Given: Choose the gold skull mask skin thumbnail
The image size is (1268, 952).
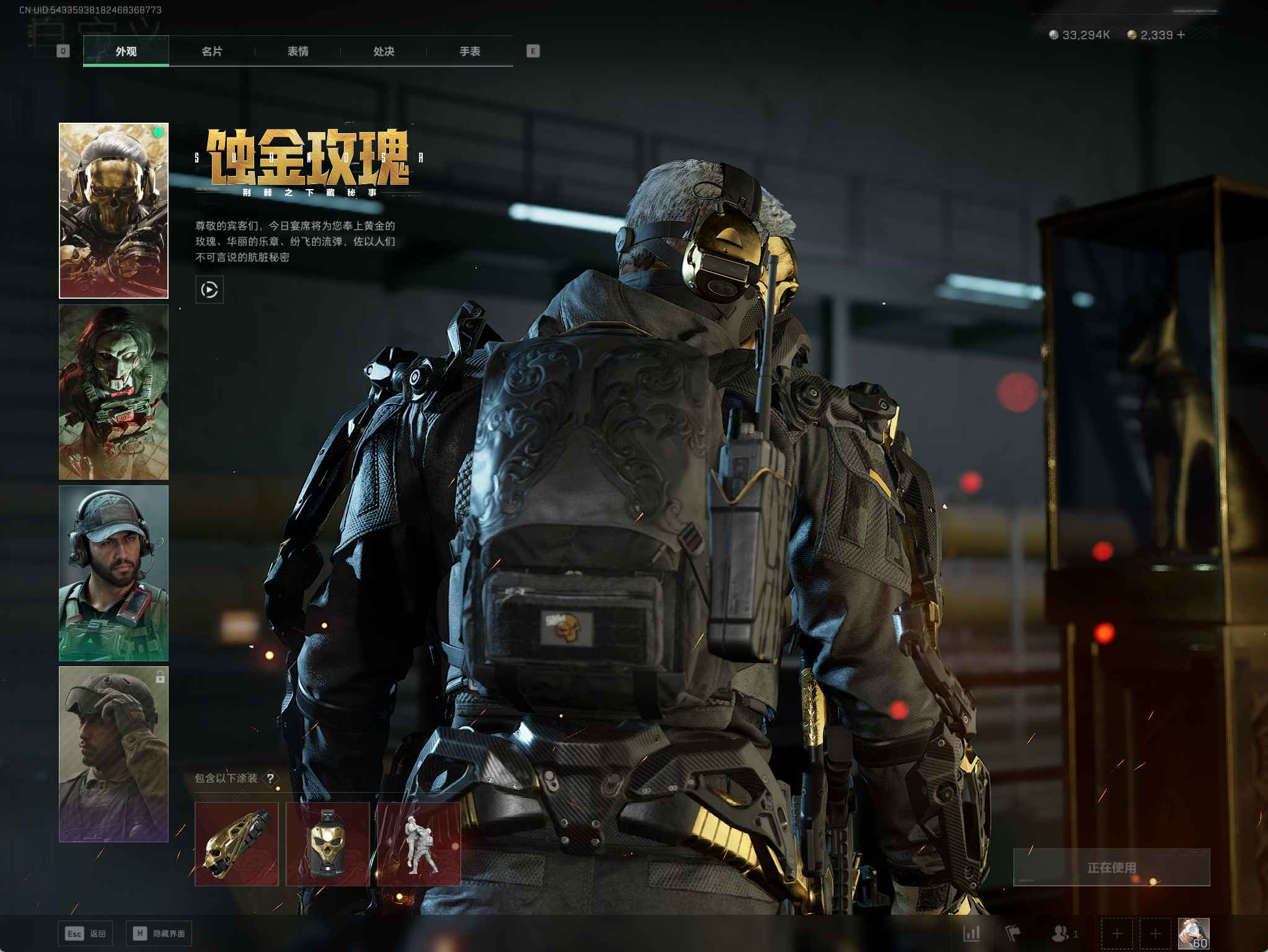Looking at the screenshot, I should (x=113, y=211).
